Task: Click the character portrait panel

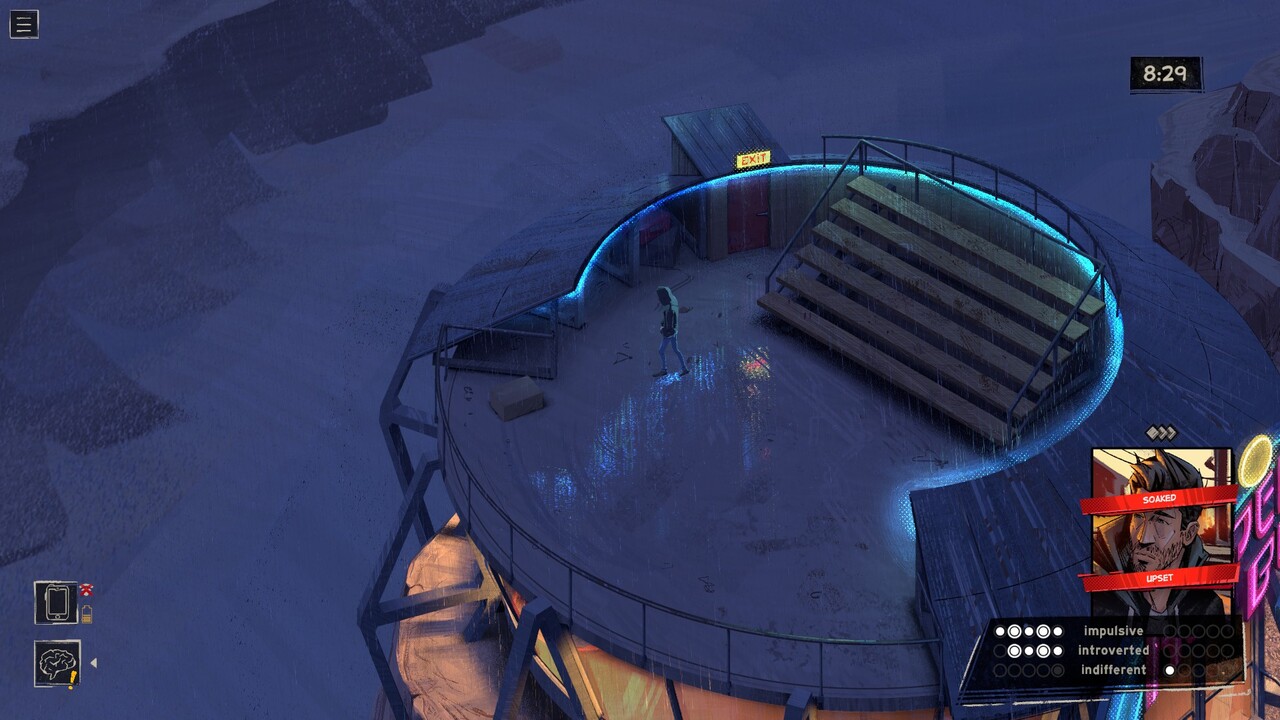Action: (1160, 530)
